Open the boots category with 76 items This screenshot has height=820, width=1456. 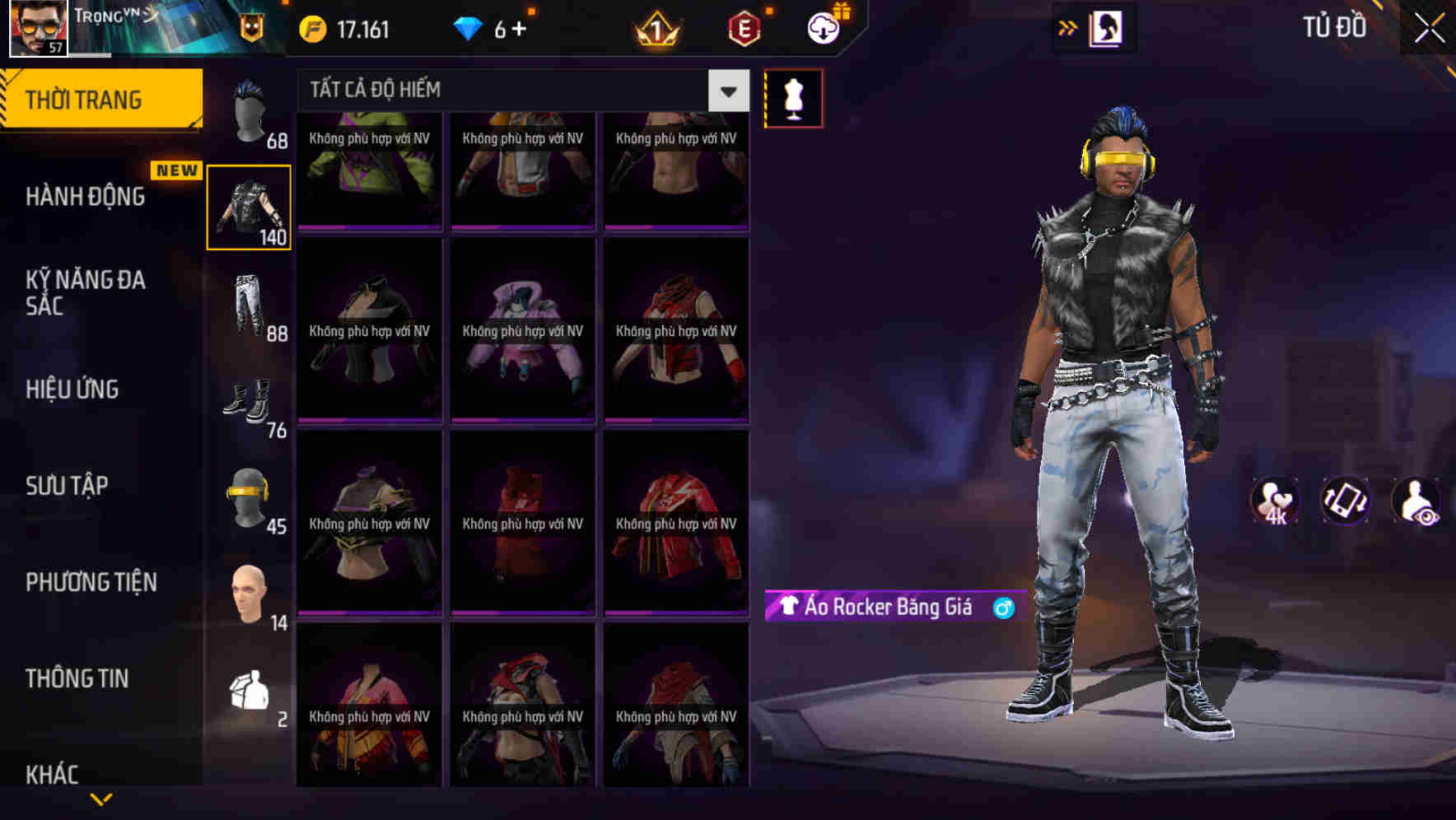click(250, 399)
